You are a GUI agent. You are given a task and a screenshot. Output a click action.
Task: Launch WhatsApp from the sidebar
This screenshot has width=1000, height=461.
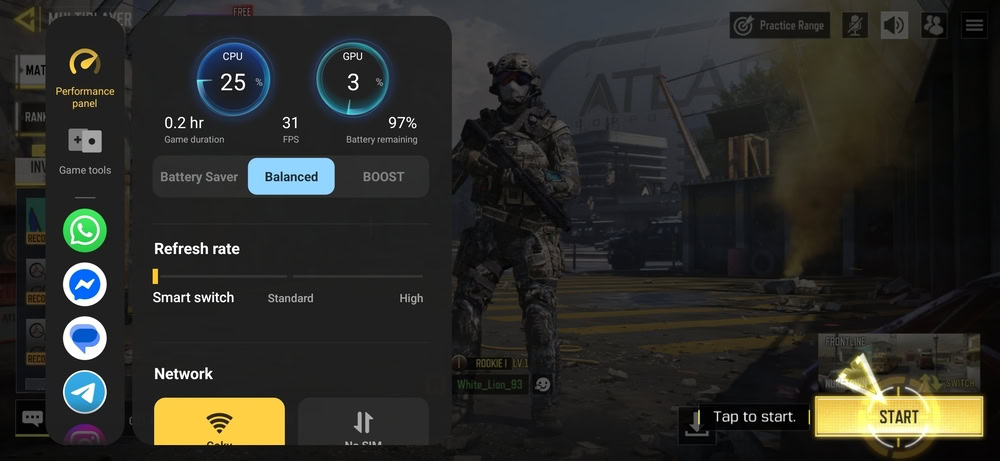click(x=85, y=231)
